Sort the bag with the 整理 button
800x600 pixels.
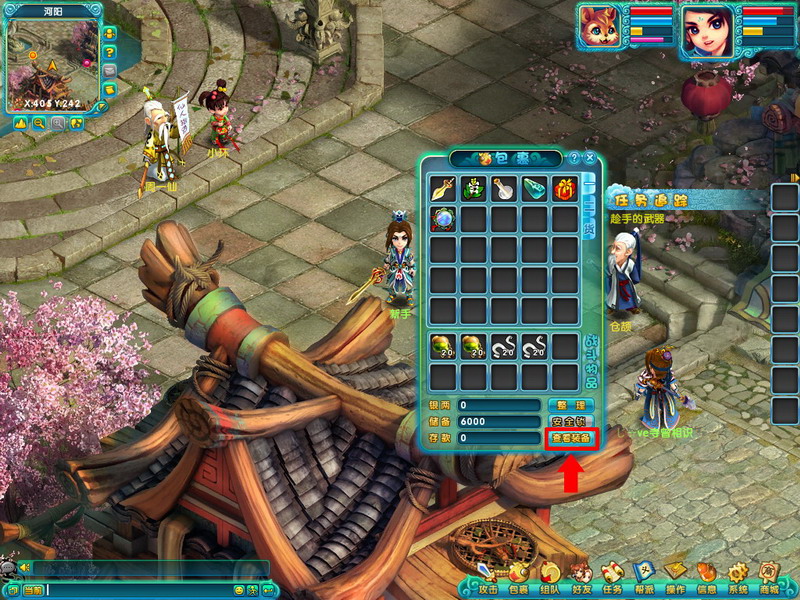(x=571, y=405)
